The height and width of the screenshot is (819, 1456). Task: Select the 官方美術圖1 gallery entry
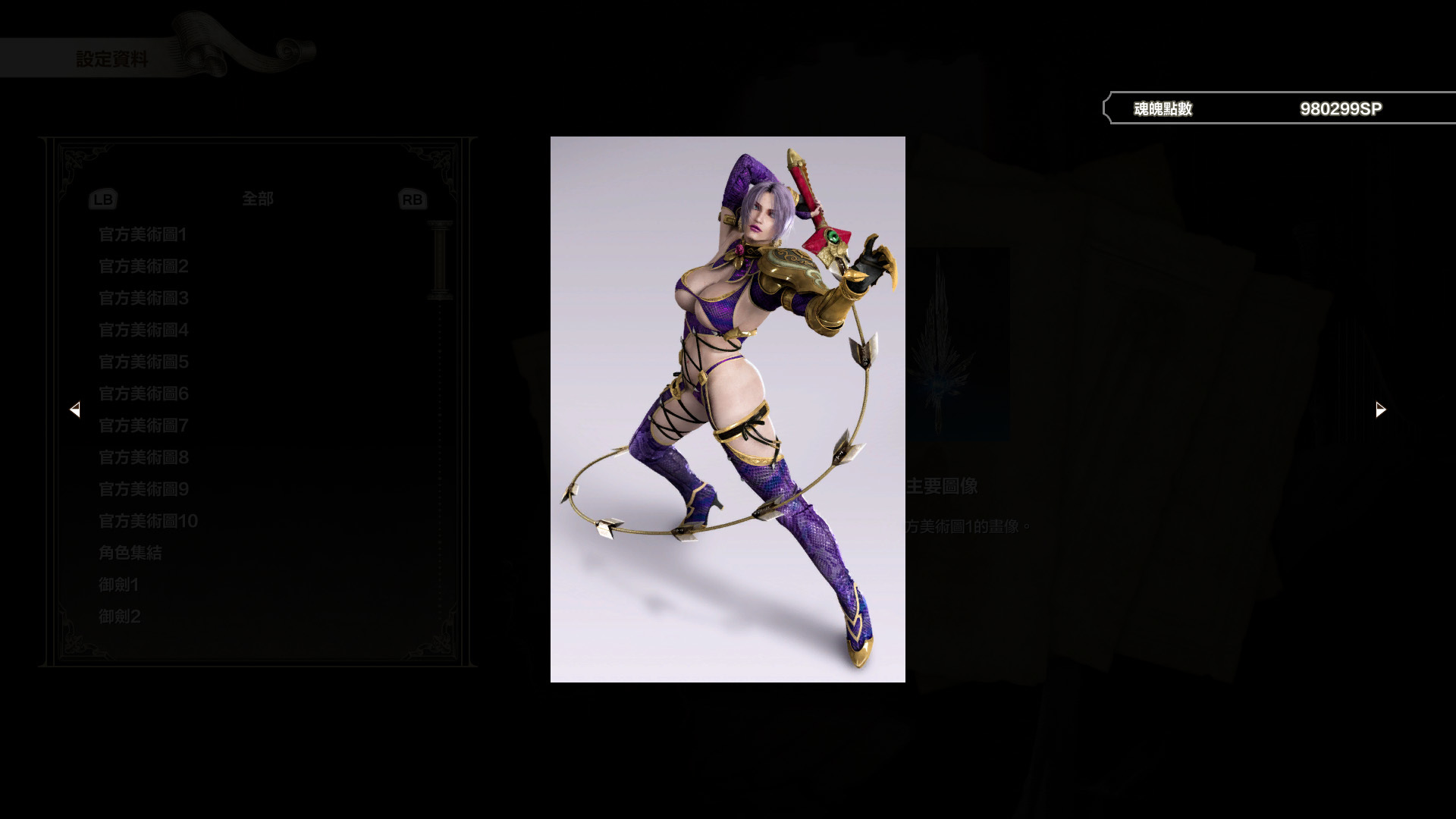pos(143,235)
